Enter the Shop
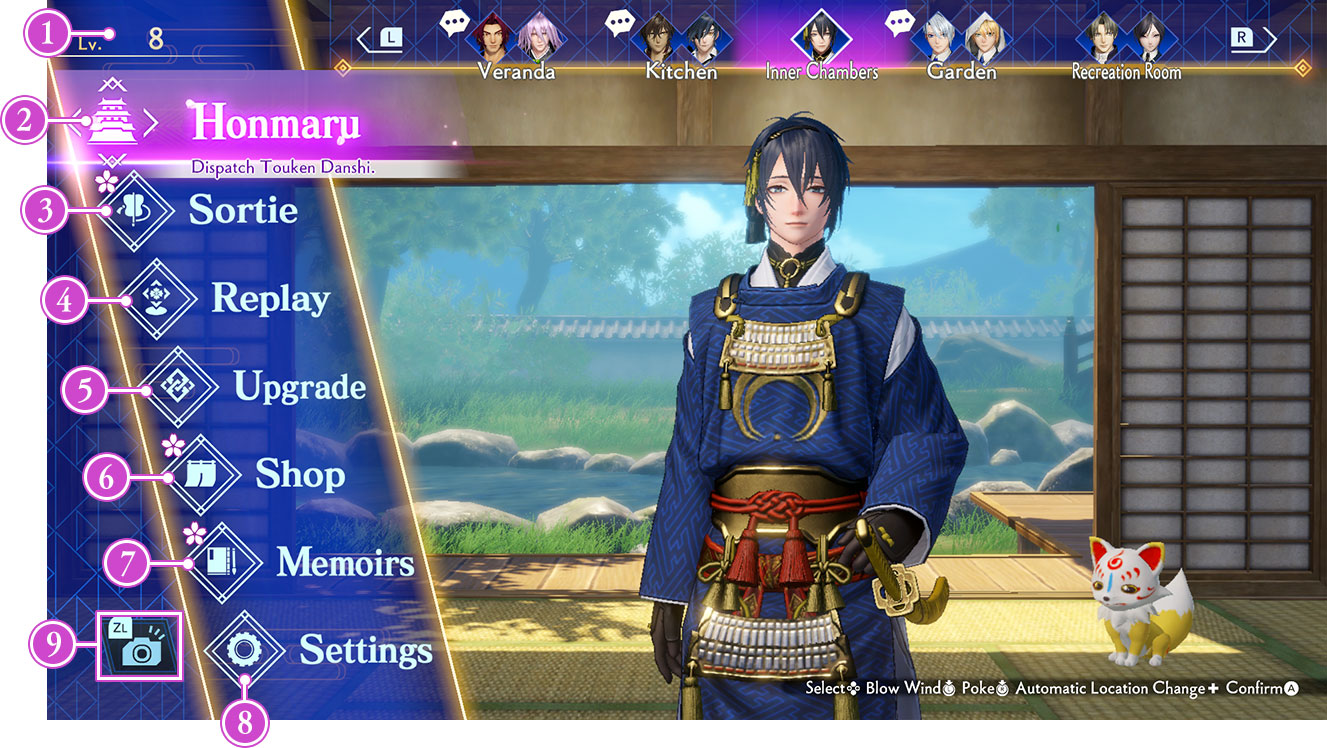 pos(300,475)
